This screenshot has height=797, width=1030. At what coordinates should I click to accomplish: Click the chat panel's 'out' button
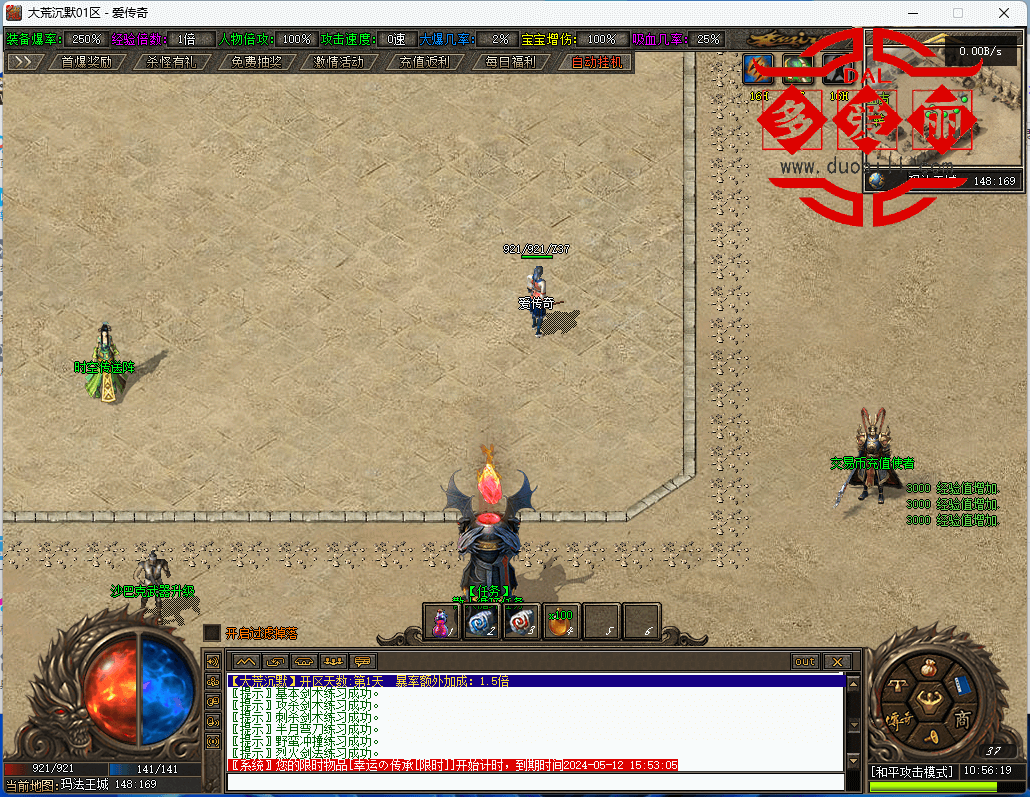pyautogui.click(x=805, y=661)
